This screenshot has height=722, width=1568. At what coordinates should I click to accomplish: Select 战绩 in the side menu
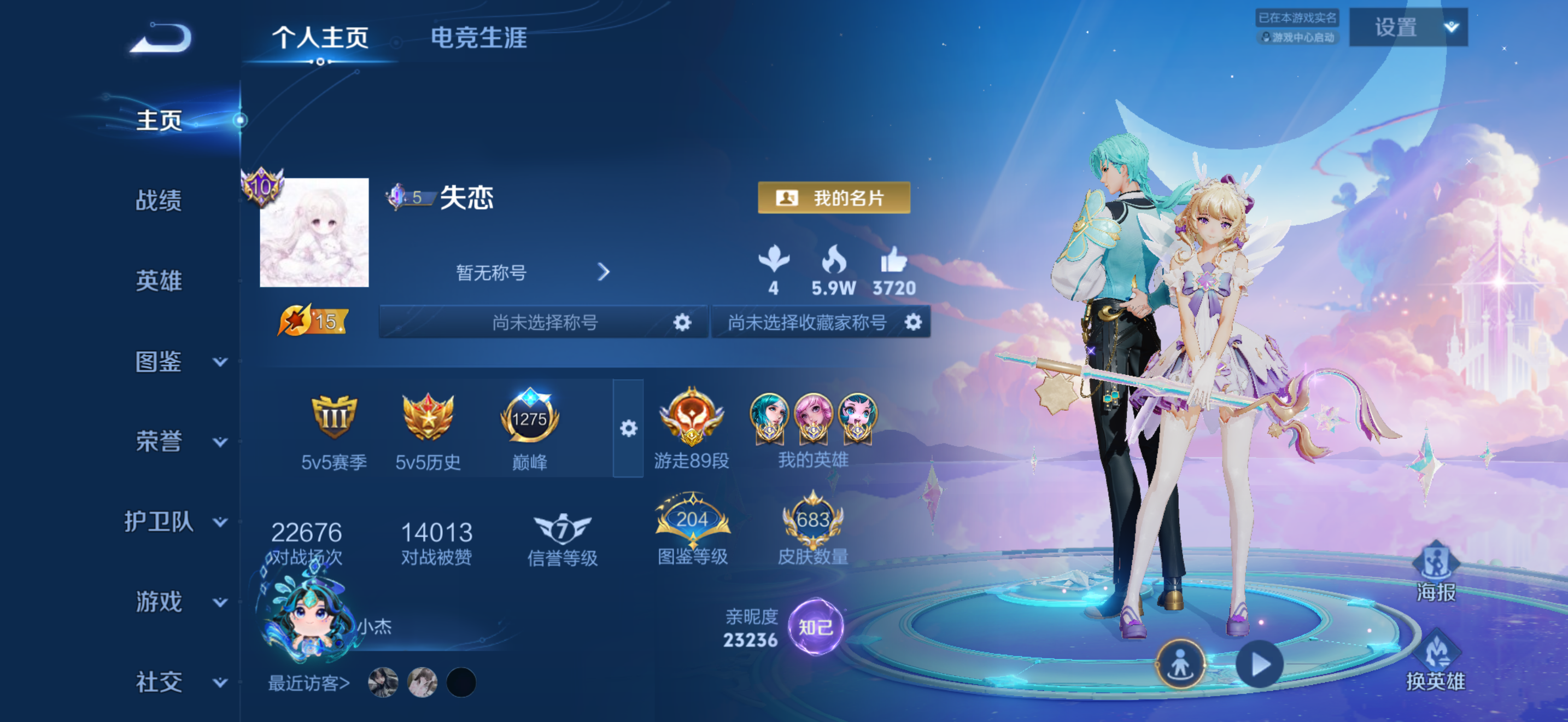158,200
